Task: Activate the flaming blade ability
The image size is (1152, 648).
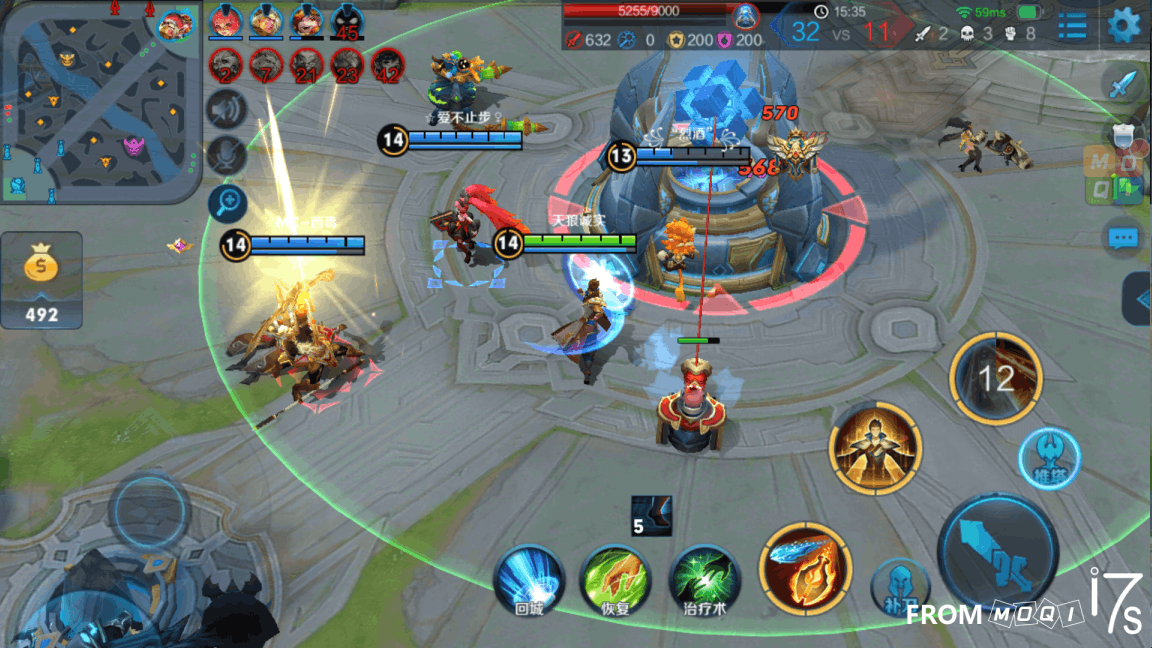Action: 805,570
